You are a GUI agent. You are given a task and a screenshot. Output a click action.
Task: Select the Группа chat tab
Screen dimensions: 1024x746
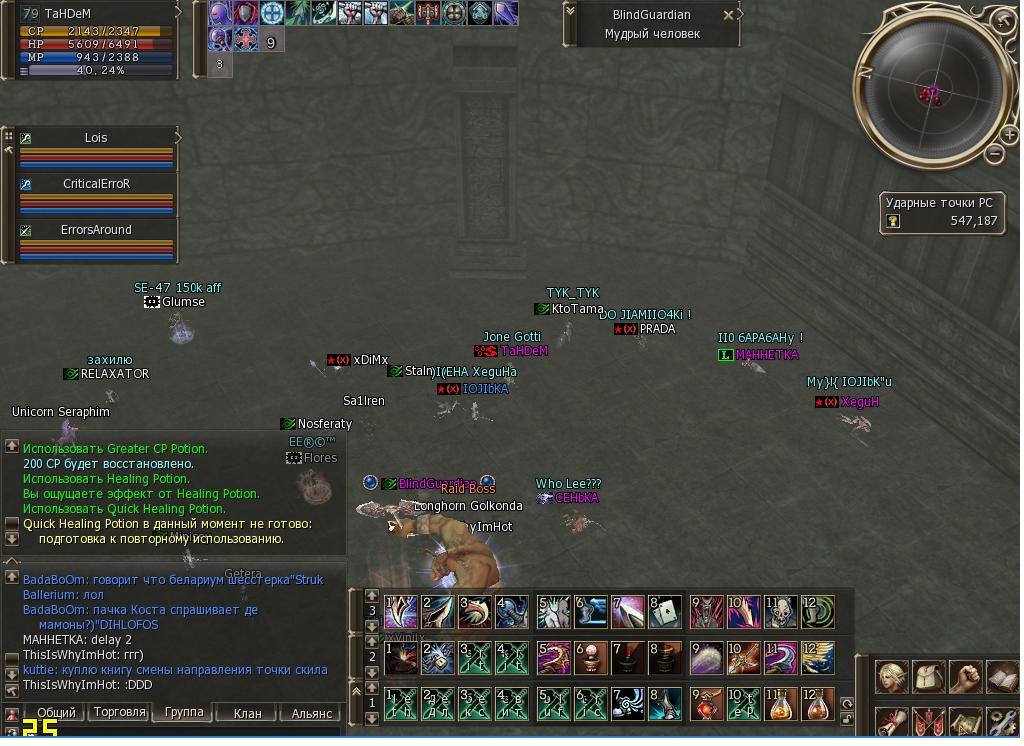(184, 713)
